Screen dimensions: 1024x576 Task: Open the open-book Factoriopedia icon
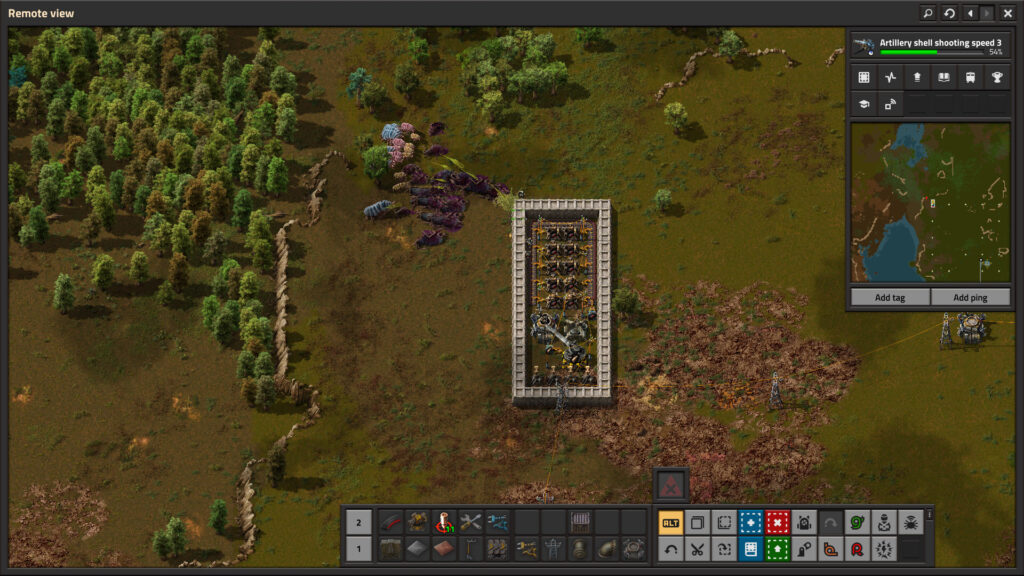point(942,77)
